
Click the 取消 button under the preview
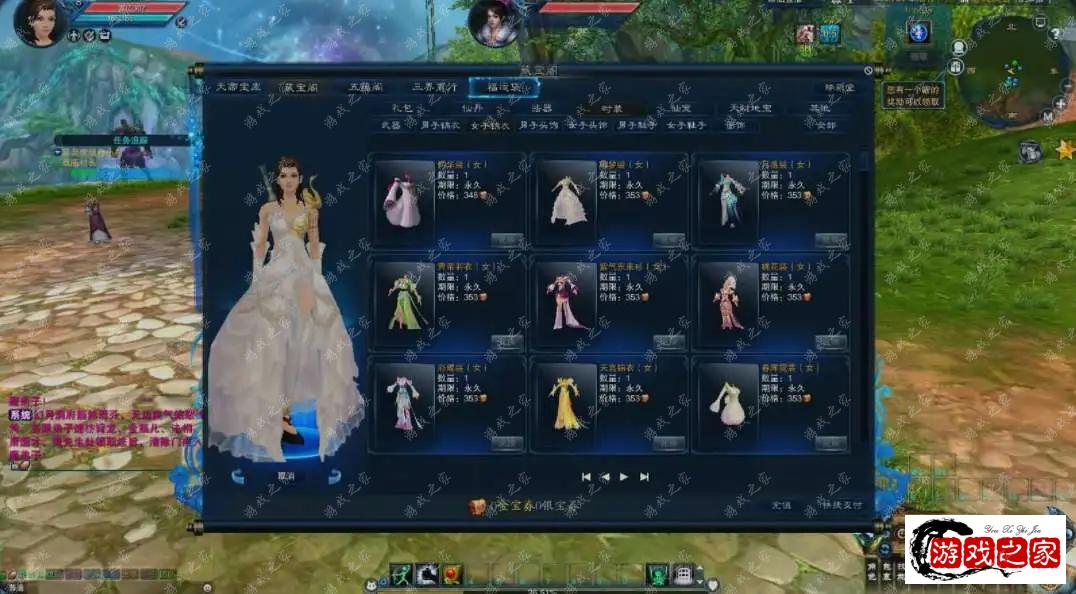coord(285,477)
